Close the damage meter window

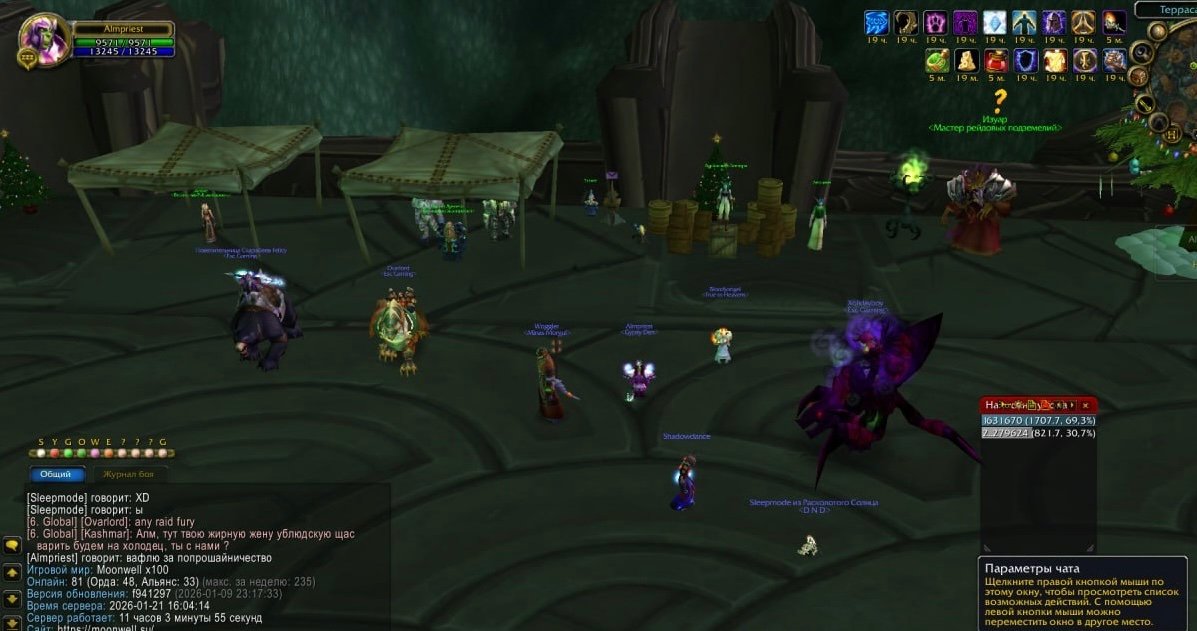1085,405
